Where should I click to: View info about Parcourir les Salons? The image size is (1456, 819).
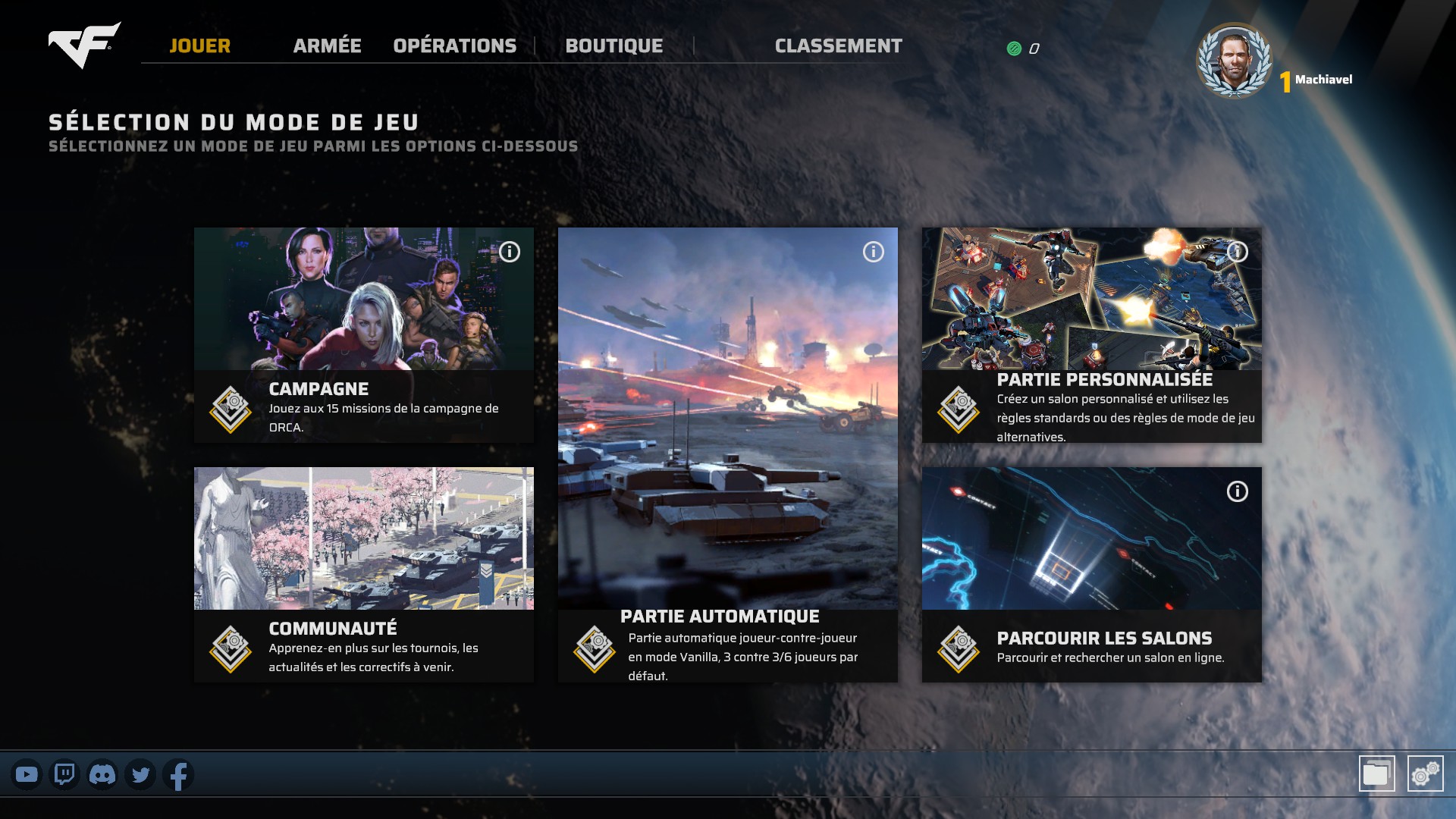click(1238, 491)
